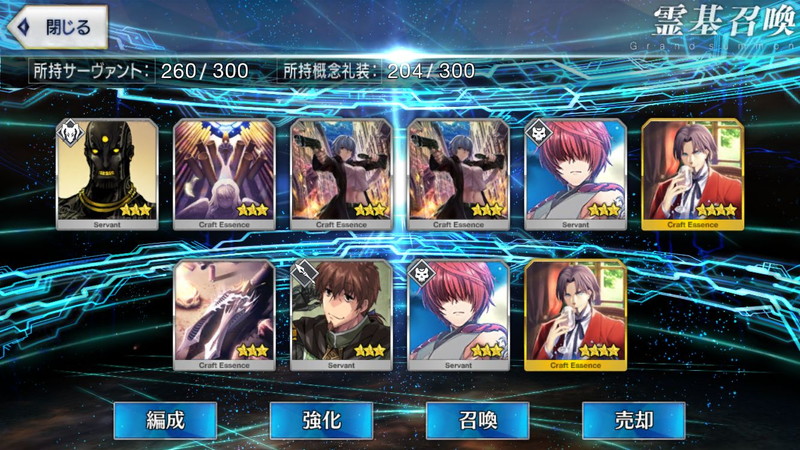The height and width of the screenshot is (450, 800).
Task: Open the 売却 sell menu
Action: [x=633, y=420]
